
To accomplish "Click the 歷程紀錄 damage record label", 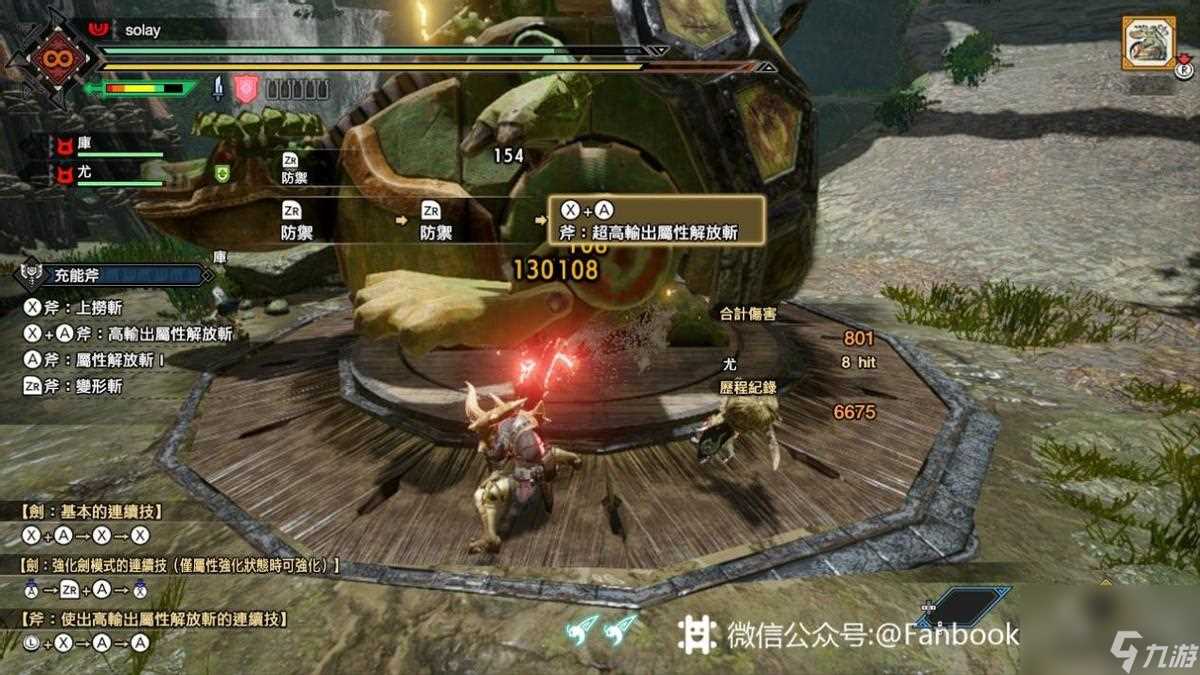I will coord(748,387).
